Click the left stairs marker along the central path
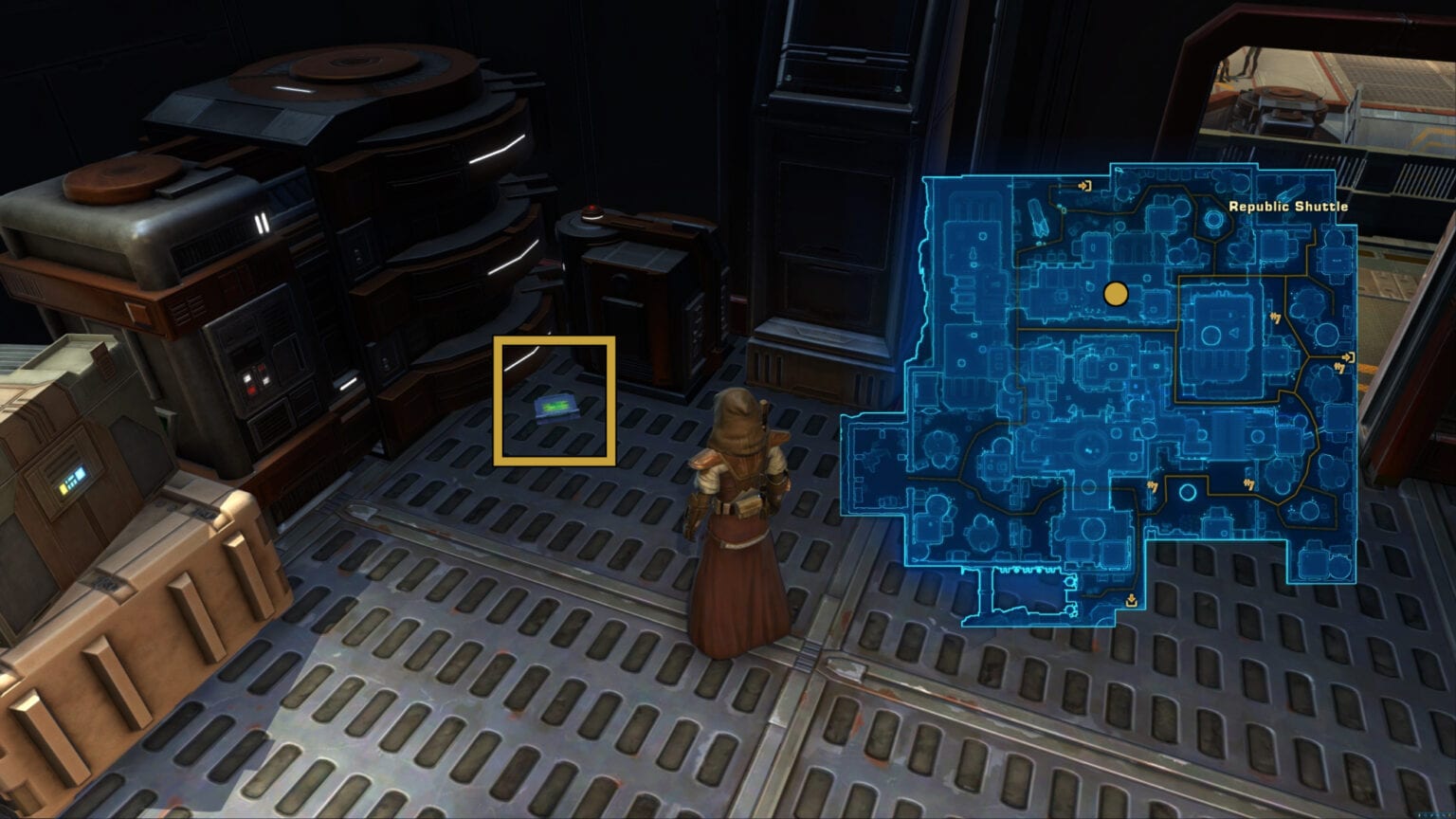This screenshot has height=819, width=1456. 1153,485
